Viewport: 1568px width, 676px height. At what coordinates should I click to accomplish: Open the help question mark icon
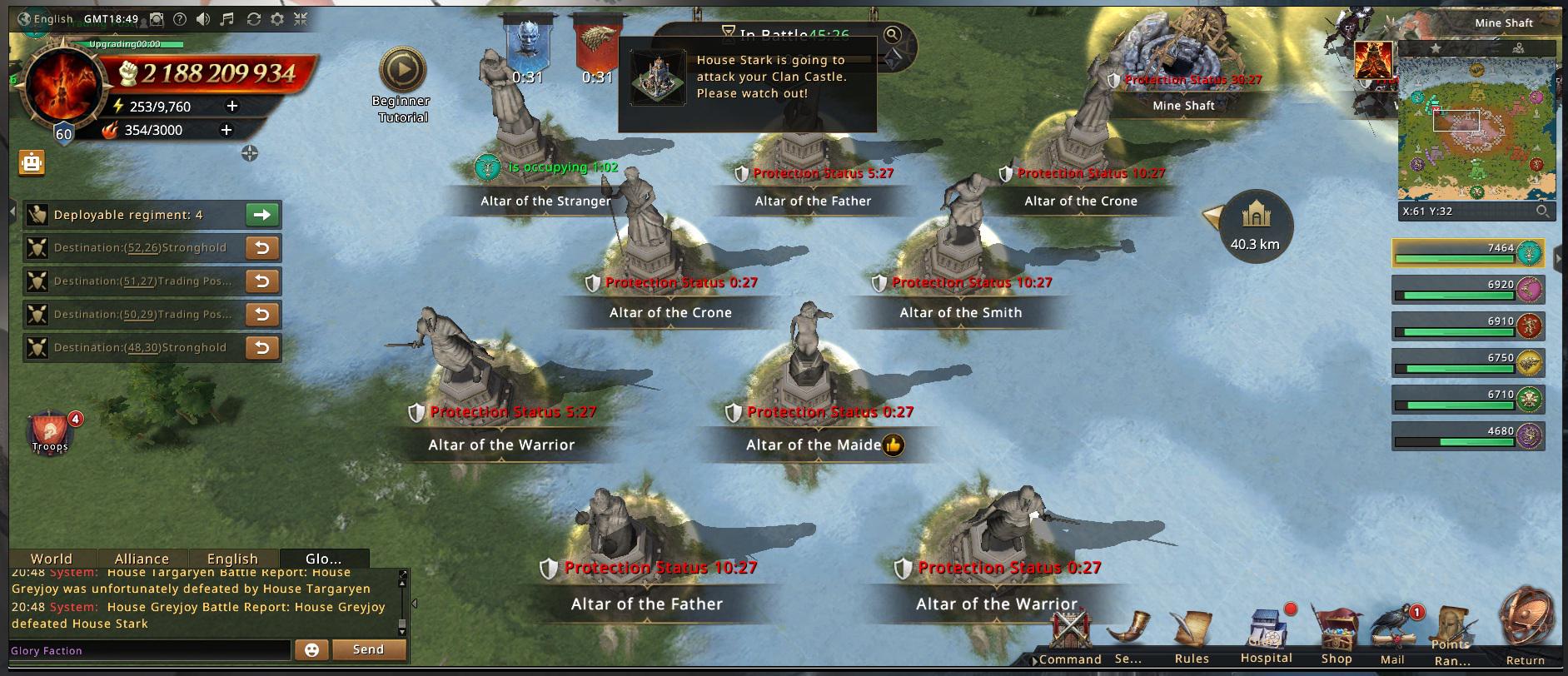tap(179, 19)
